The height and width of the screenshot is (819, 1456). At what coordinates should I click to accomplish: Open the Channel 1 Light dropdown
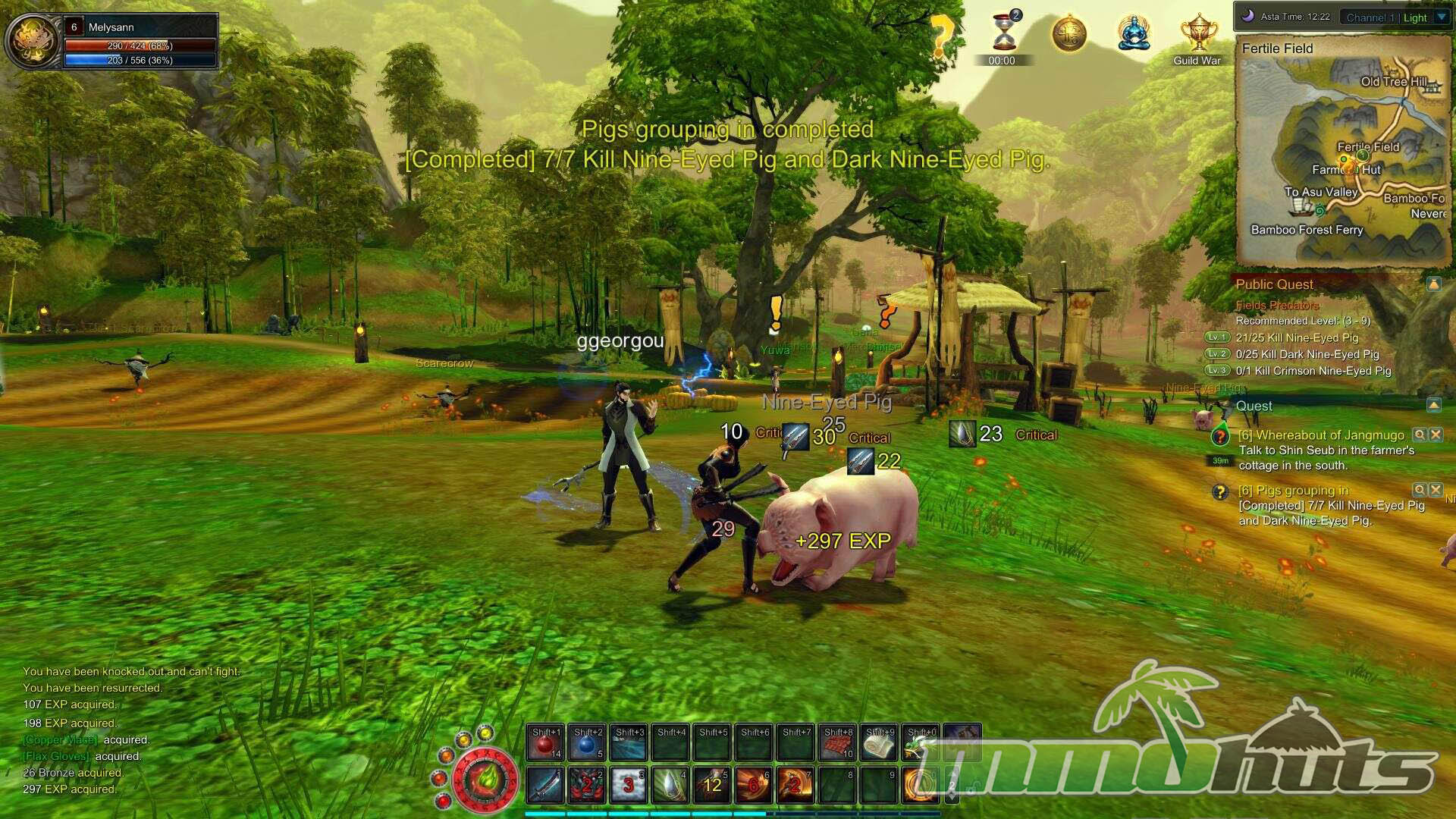click(1442, 17)
